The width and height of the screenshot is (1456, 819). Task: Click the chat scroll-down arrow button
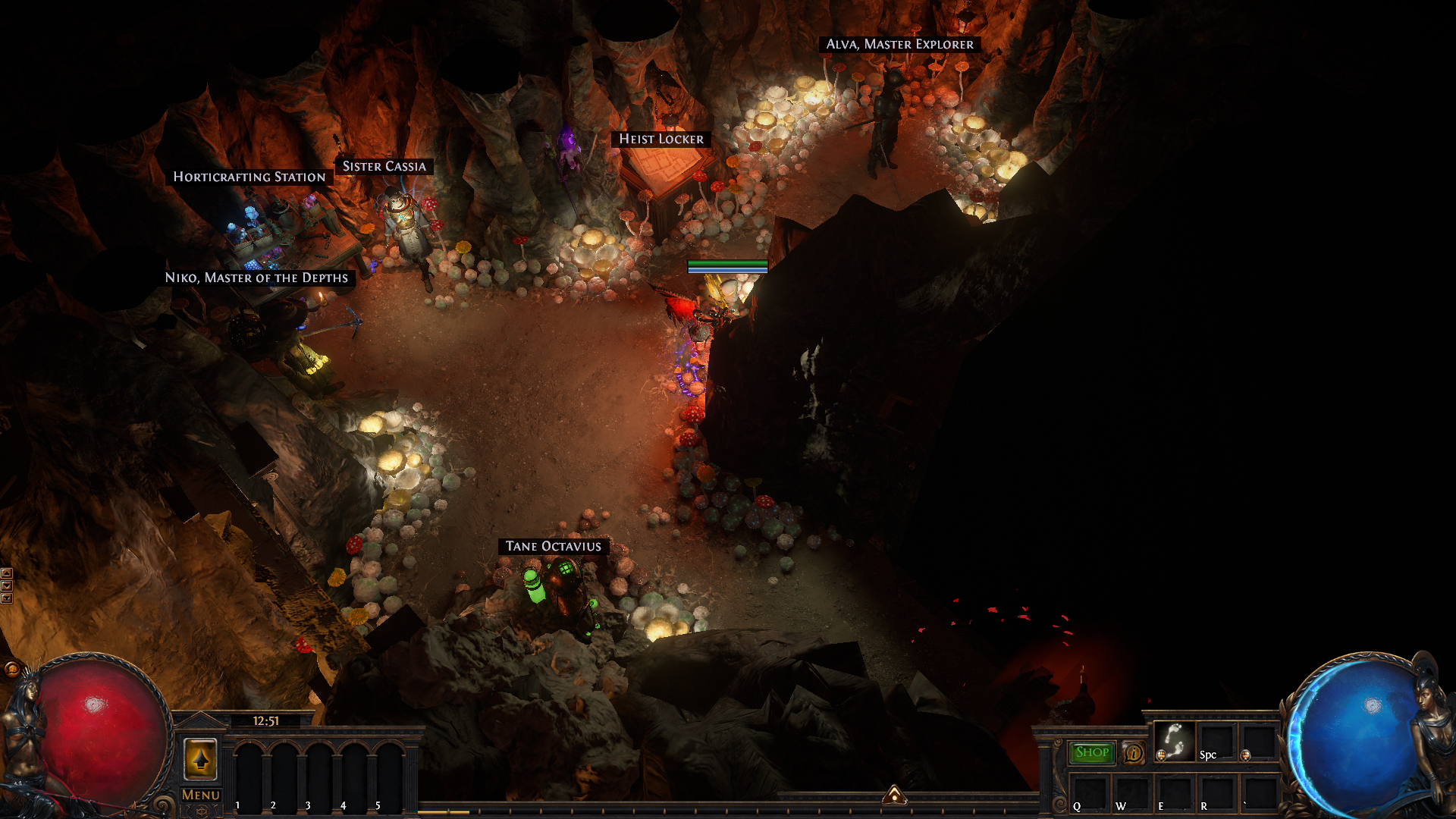click(x=7, y=585)
